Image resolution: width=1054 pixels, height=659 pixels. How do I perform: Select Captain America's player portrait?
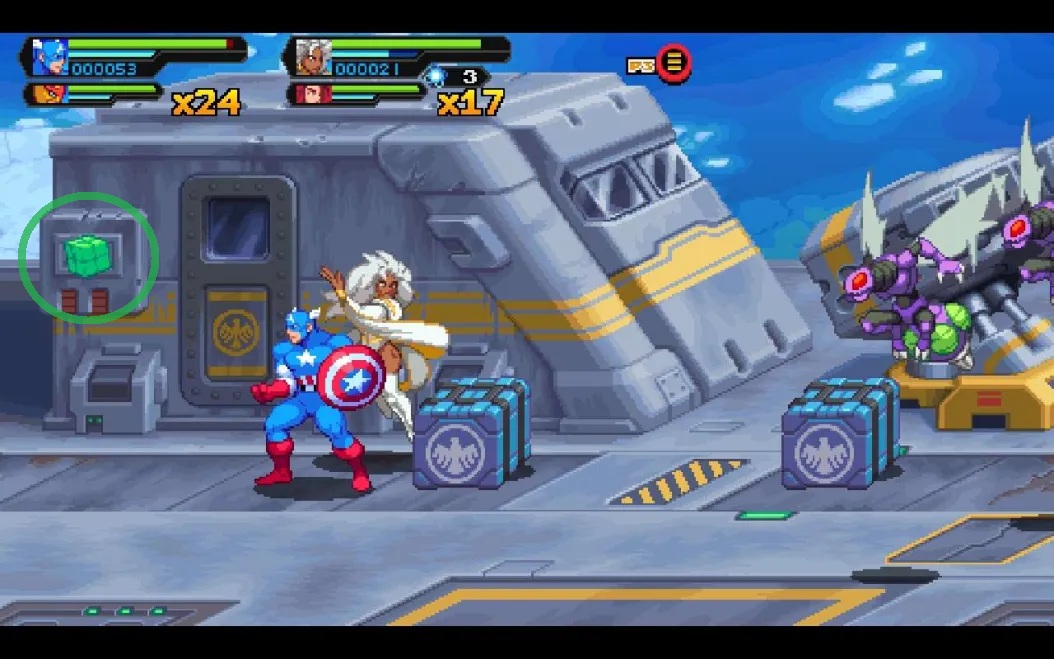[48, 56]
